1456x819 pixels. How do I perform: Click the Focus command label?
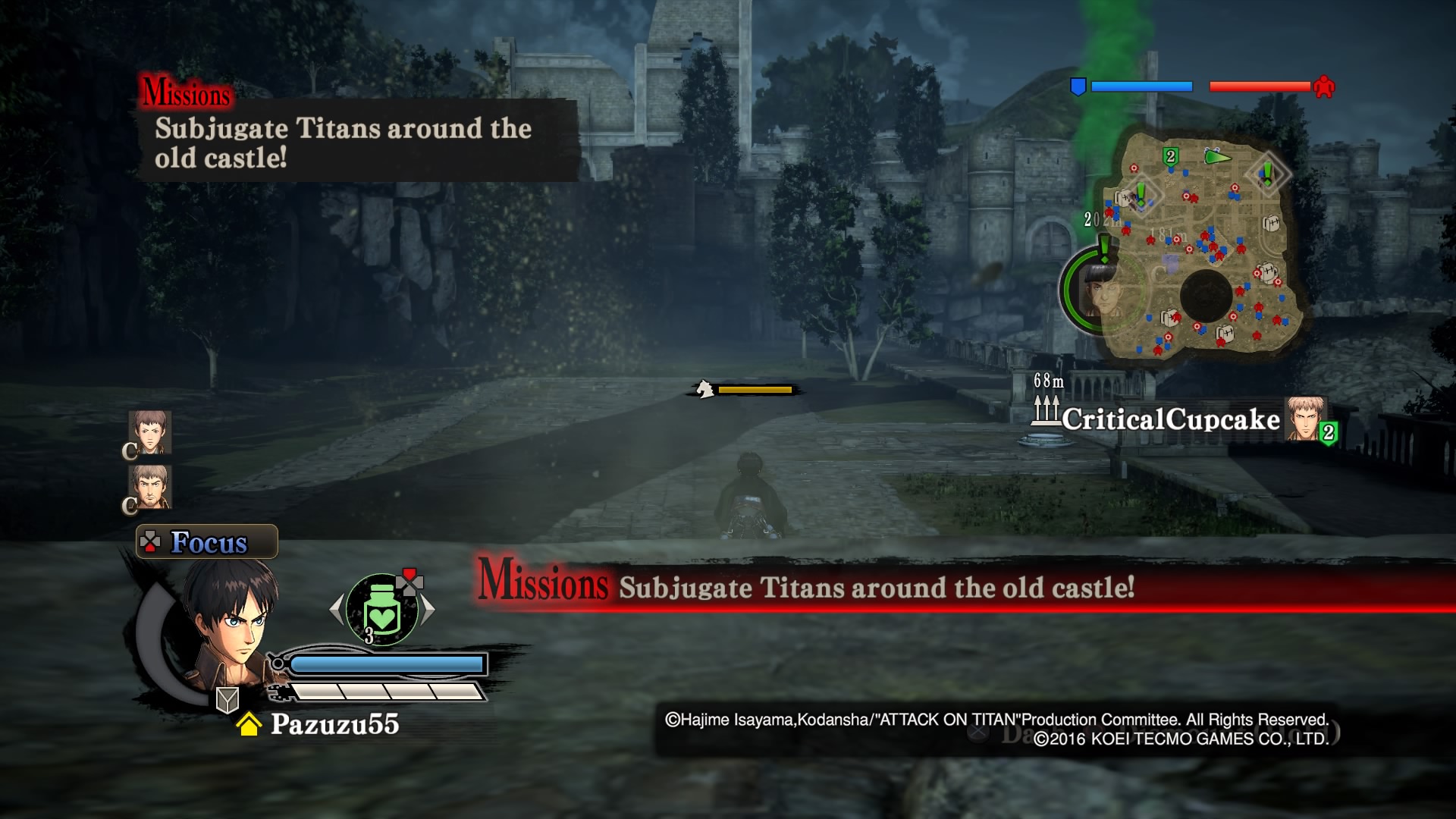pyautogui.click(x=207, y=542)
